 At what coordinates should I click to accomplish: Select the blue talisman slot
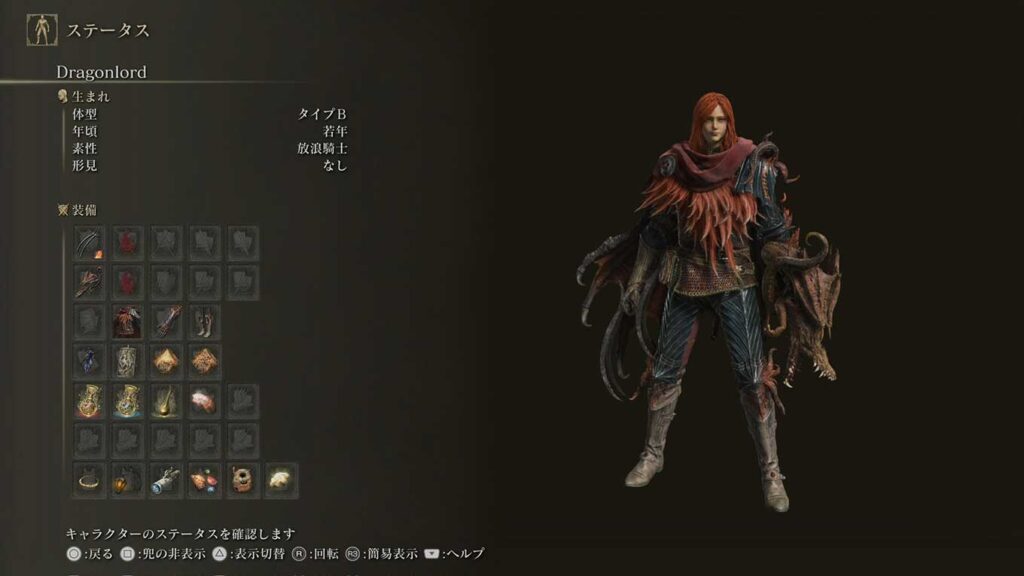click(x=89, y=360)
